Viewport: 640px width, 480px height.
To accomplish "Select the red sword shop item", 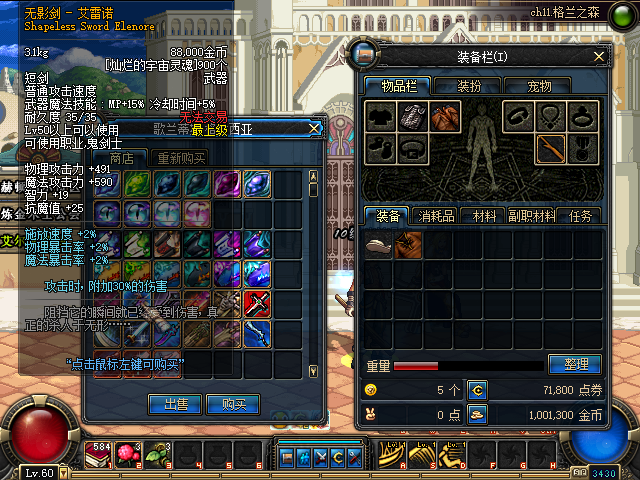I will [258, 302].
